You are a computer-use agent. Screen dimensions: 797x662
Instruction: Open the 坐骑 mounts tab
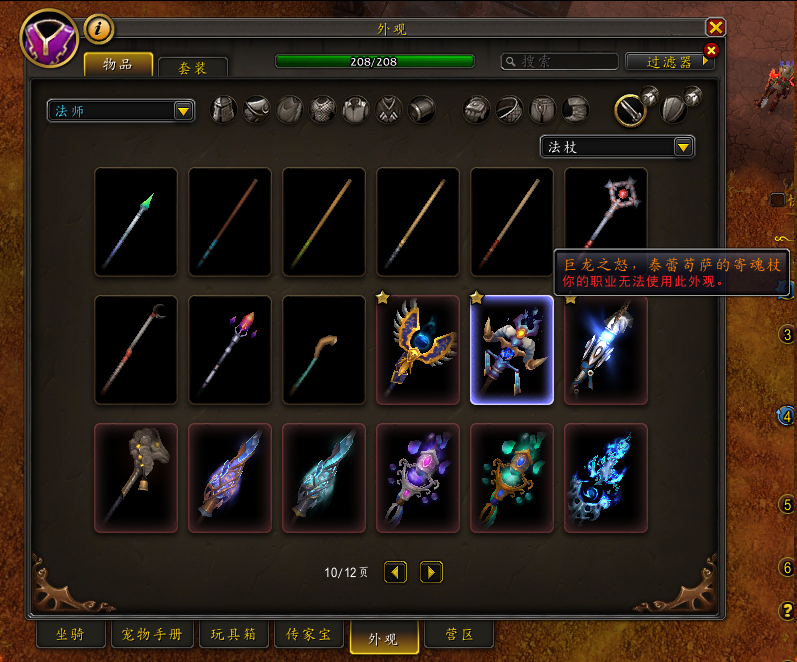point(70,635)
